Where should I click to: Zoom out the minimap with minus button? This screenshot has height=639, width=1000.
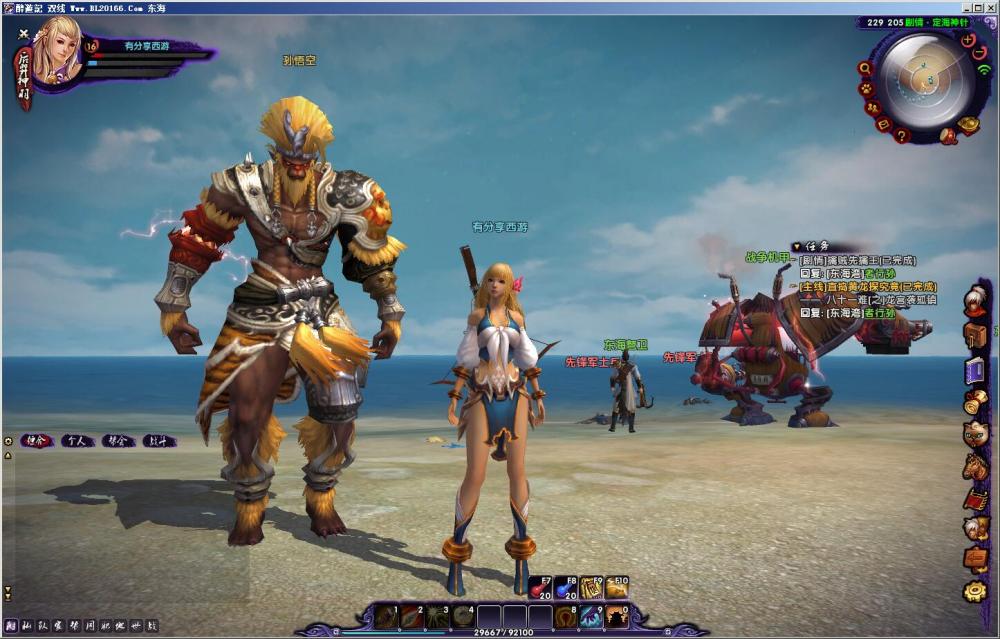[x=979, y=53]
